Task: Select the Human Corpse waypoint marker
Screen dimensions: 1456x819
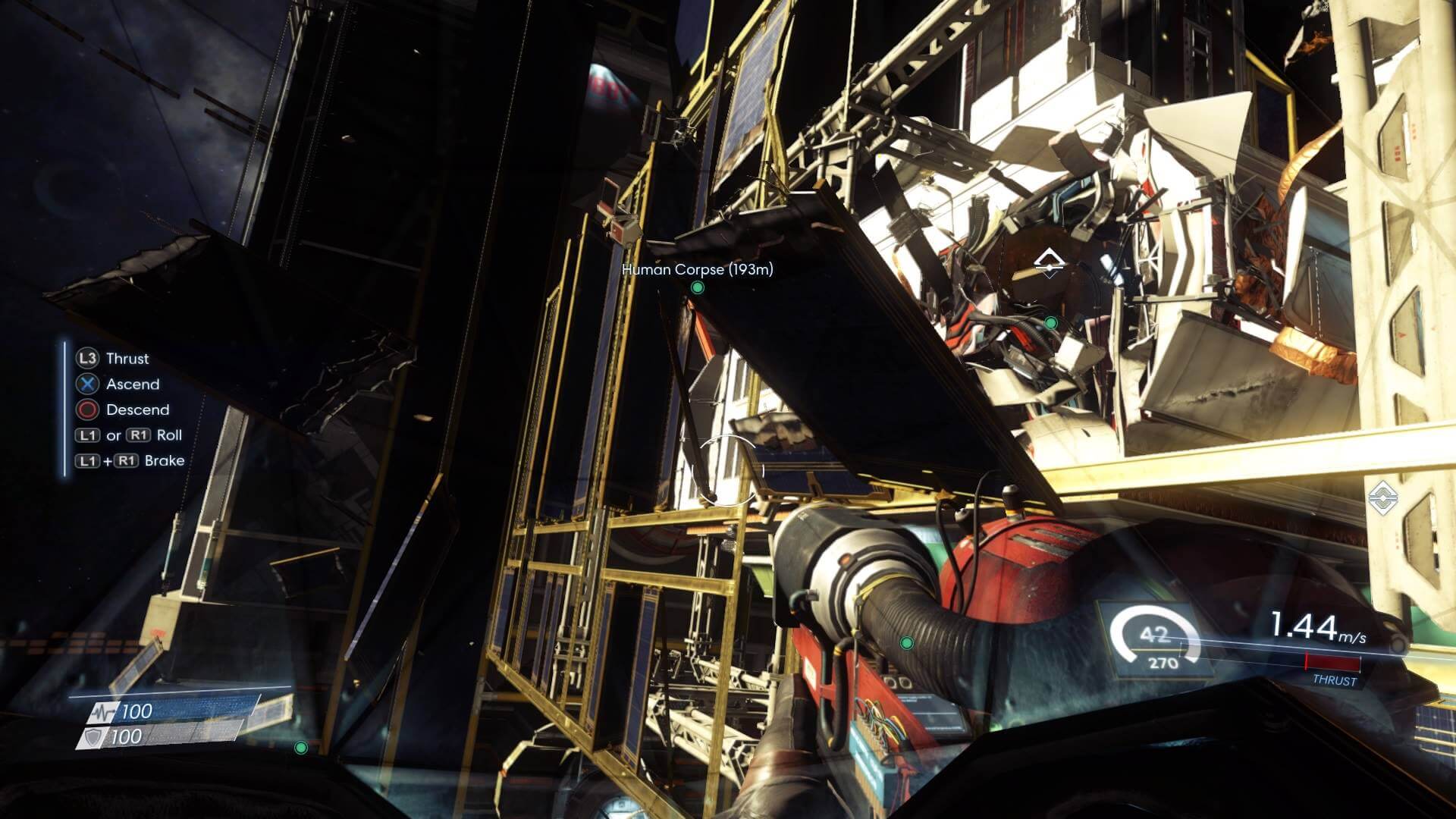Action: pyautogui.click(x=698, y=288)
